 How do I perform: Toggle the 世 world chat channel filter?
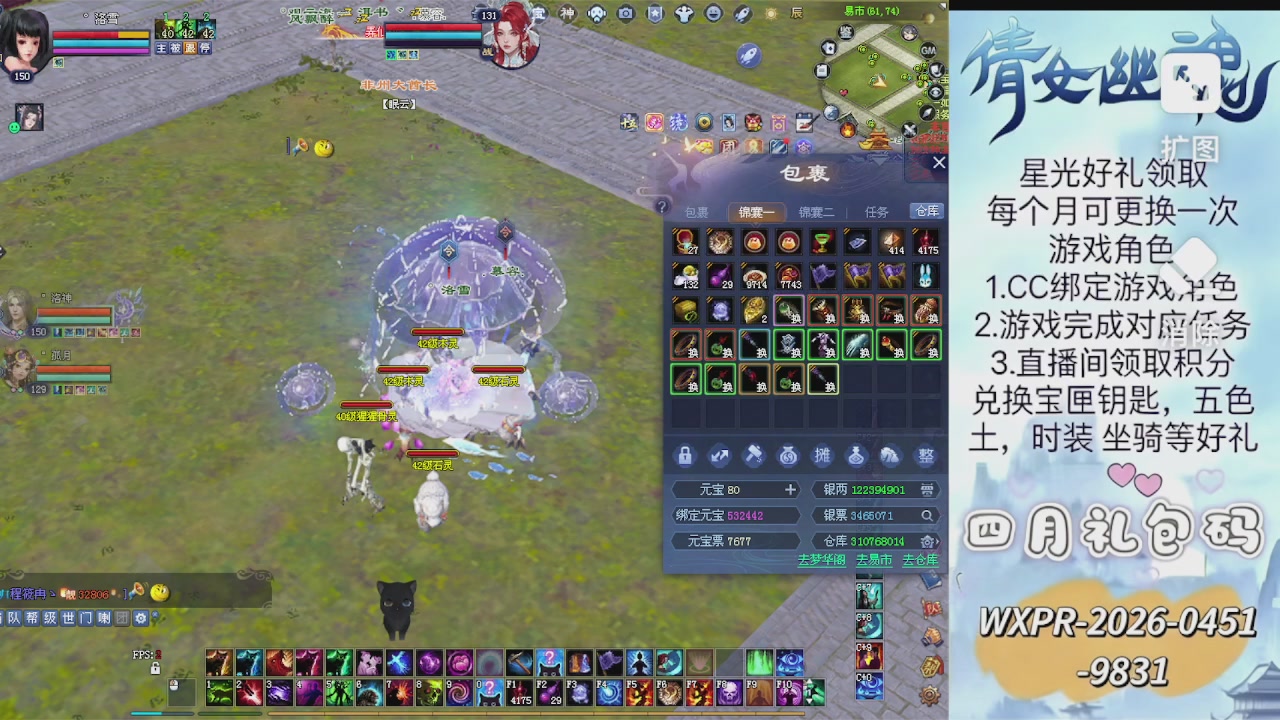68,619
